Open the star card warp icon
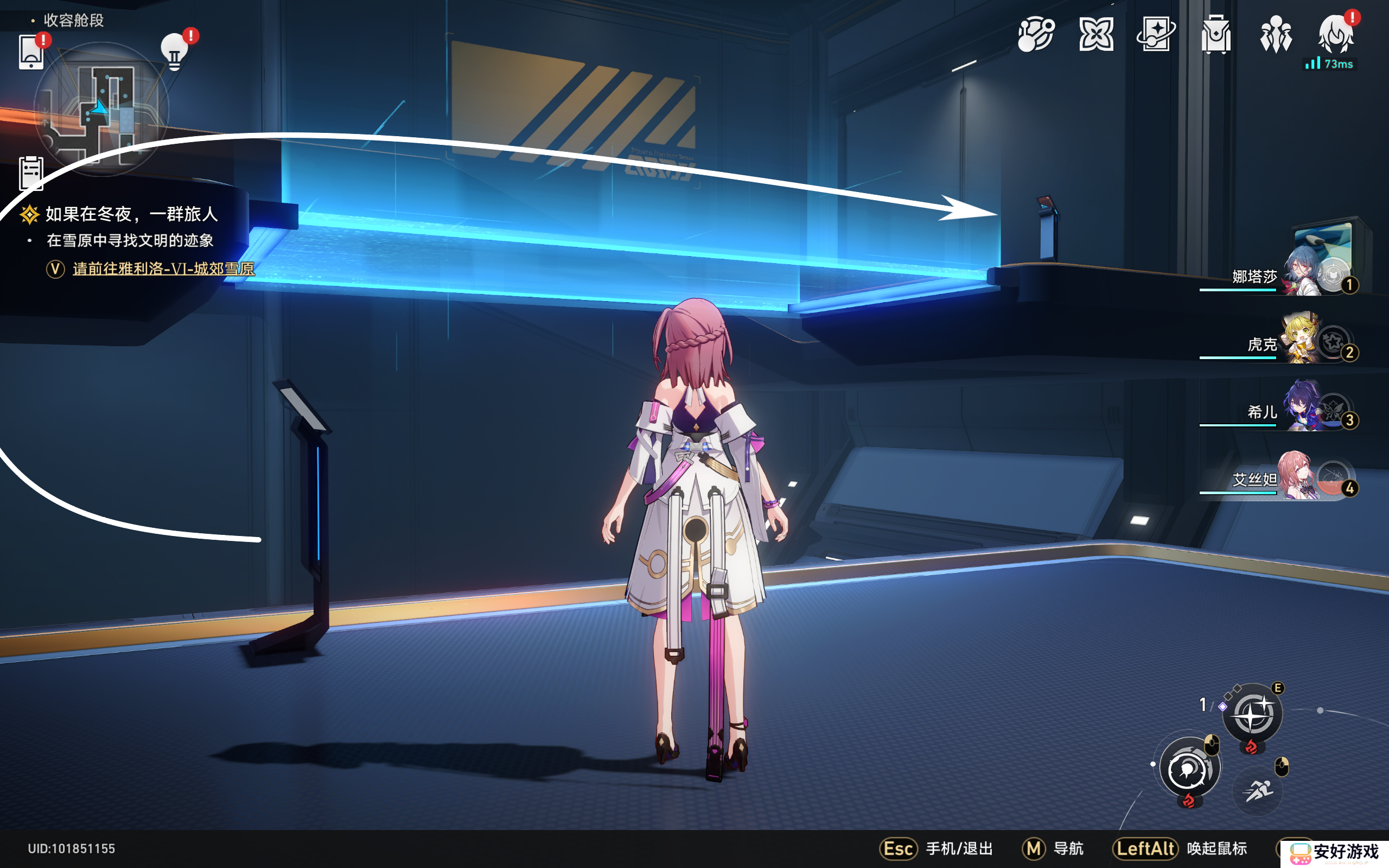Viewport: 1389px width, 868px height. (x=1156, y=34)
